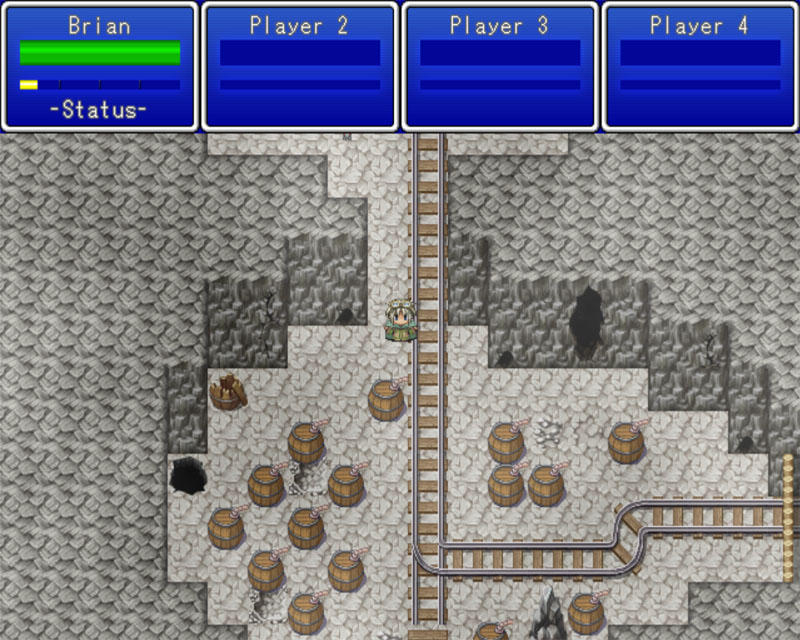800x640 pixels.
Task: Select Brian's party status panel
Action: pos(100,66)
